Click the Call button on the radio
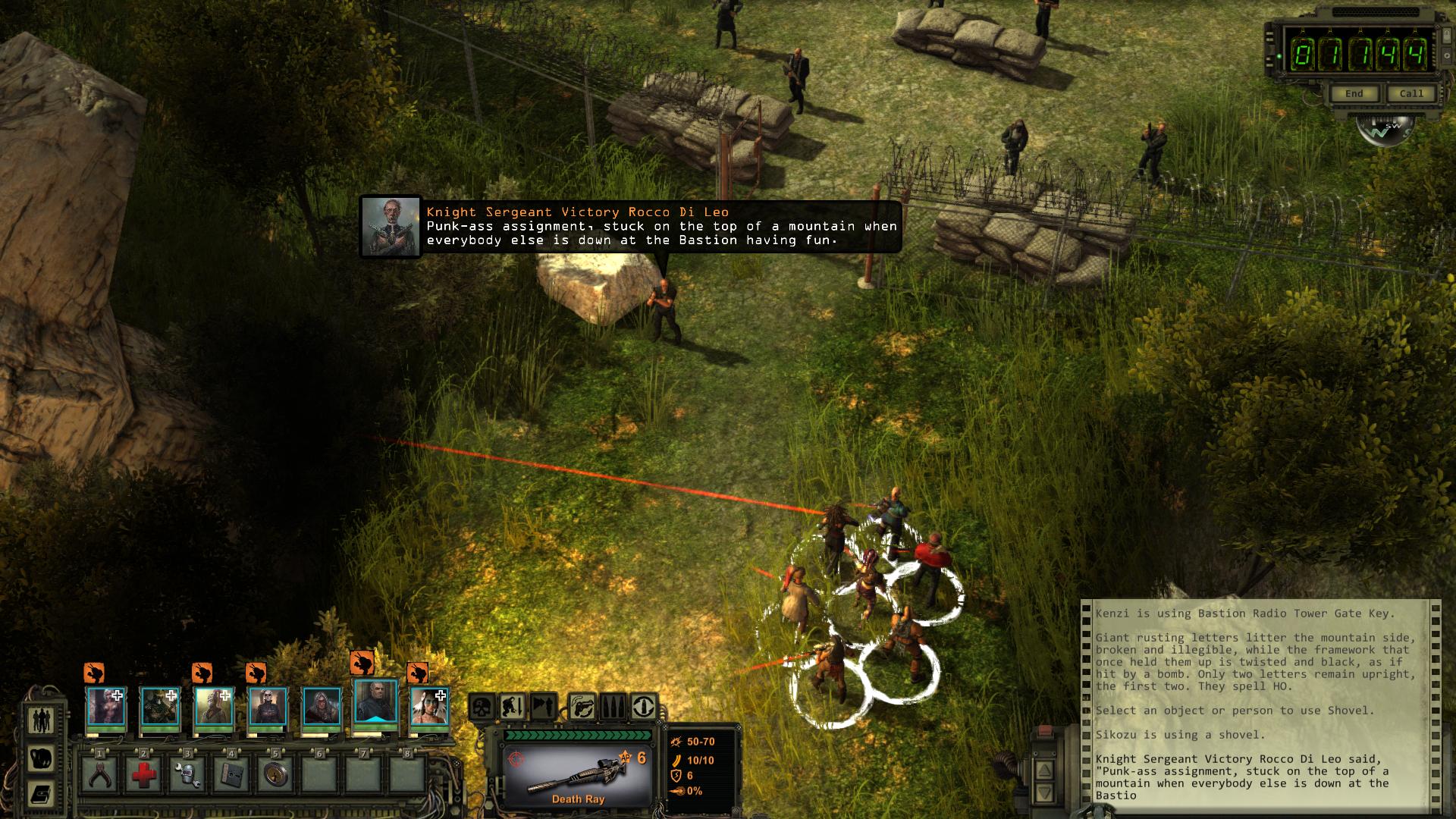Image resolution: width=1456 pixels, height=819 pixels. (1410, 93)
